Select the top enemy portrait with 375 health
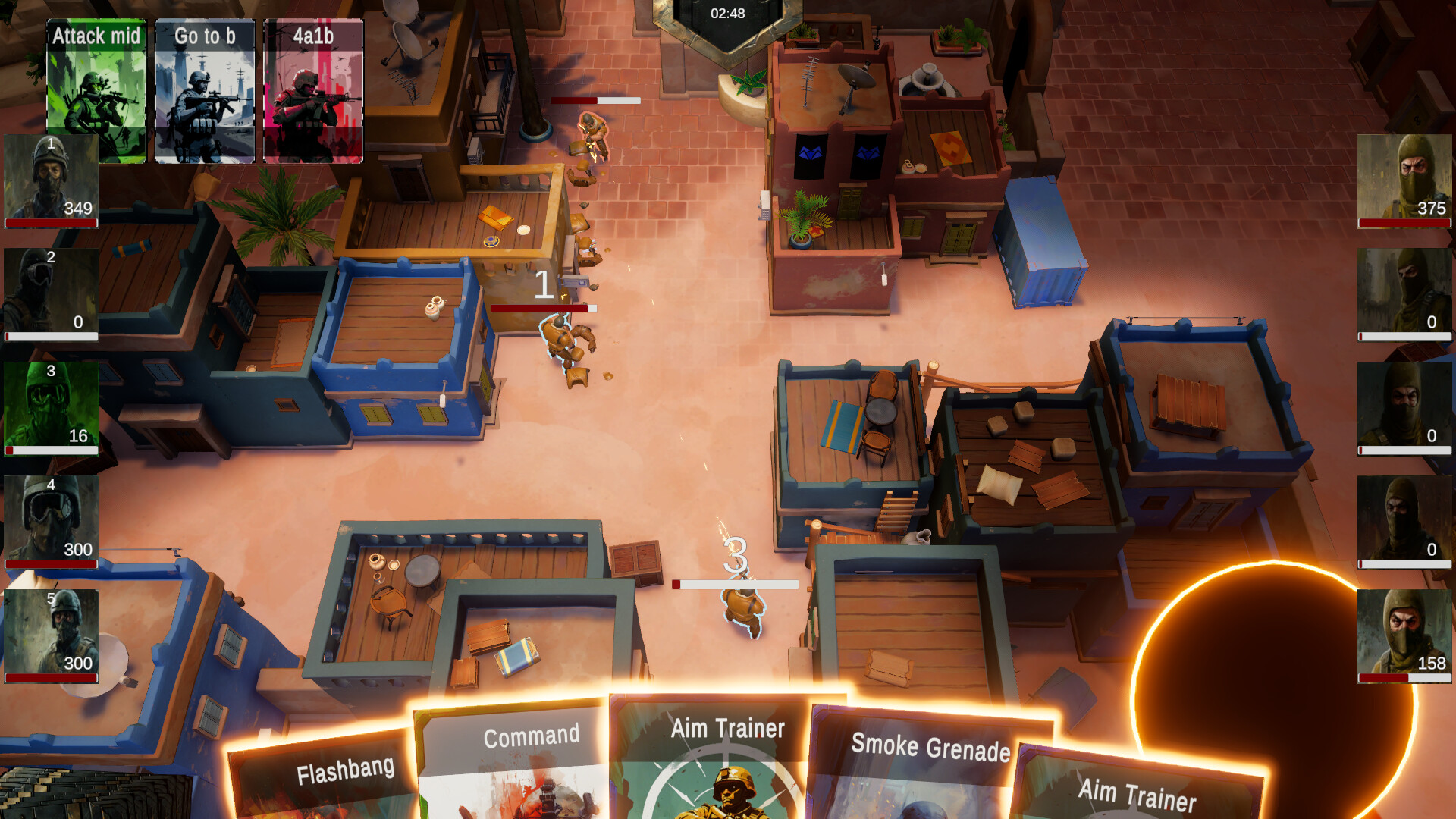The width and height of the screenshot is (1456, 819). tap(1404, 178)
